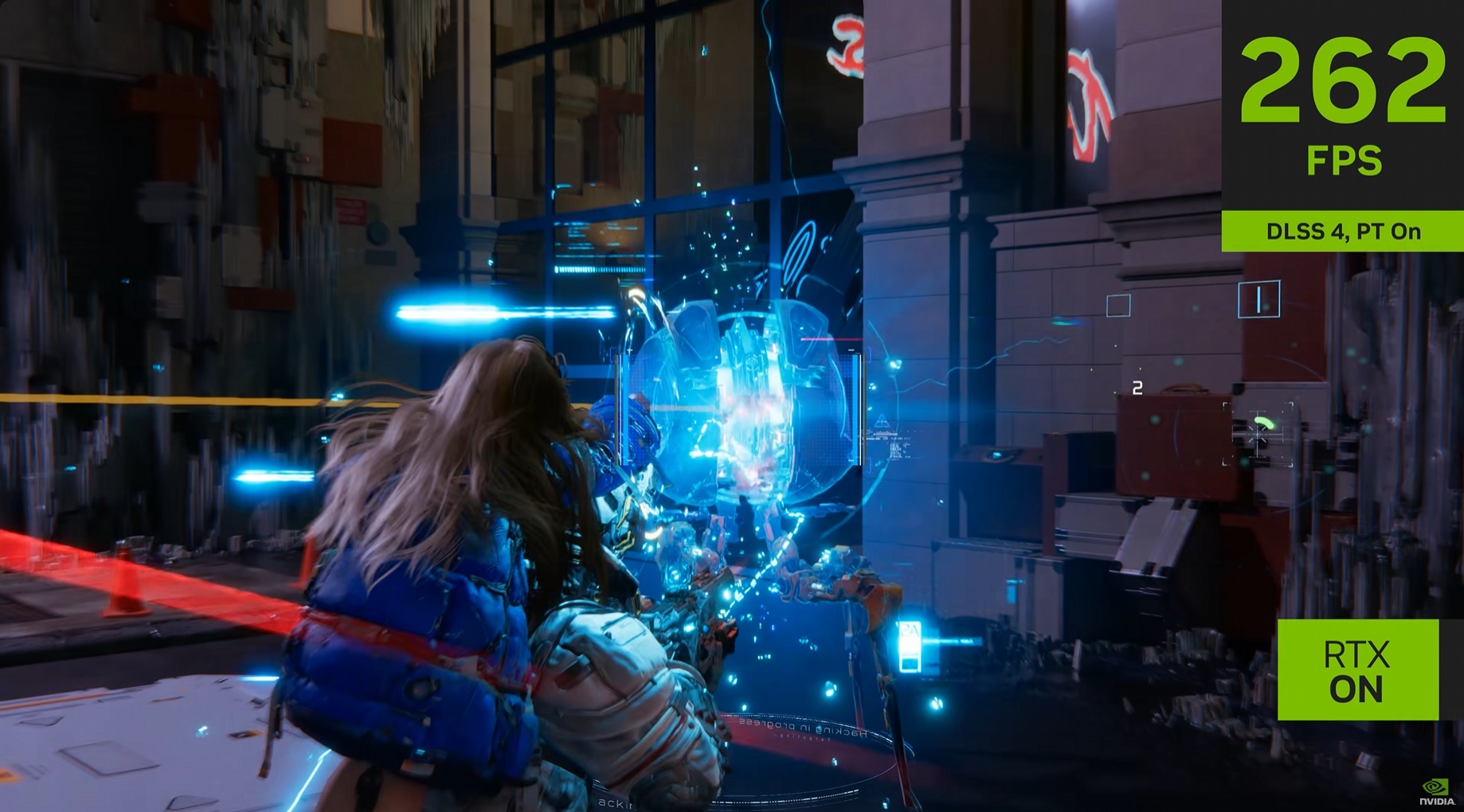Click the targeting reticle with the green arc
The height and width of the screenshot is (812, 1464).
tap(1258, 434)
